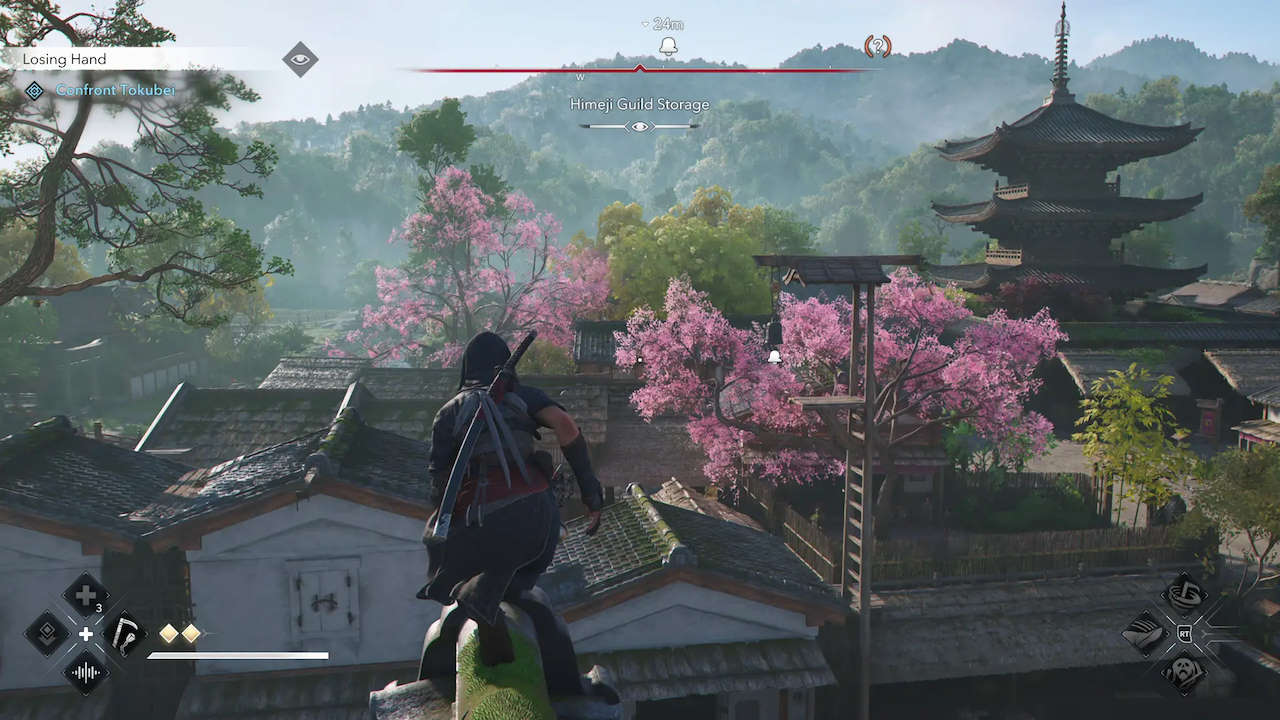
Task: Click the stacked diamond stance icon
Action: coord(47,633)
